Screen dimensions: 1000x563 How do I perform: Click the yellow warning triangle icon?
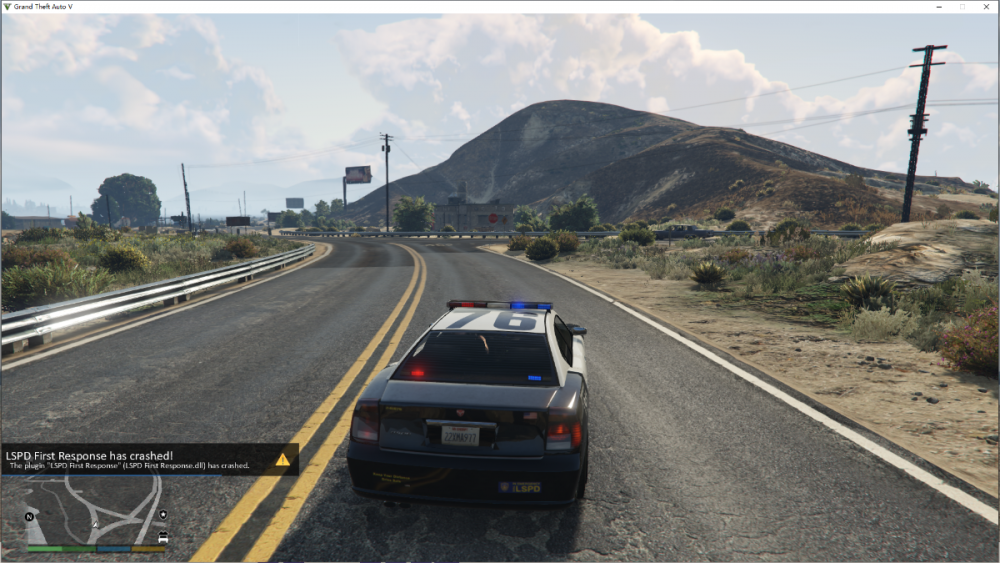283,460
